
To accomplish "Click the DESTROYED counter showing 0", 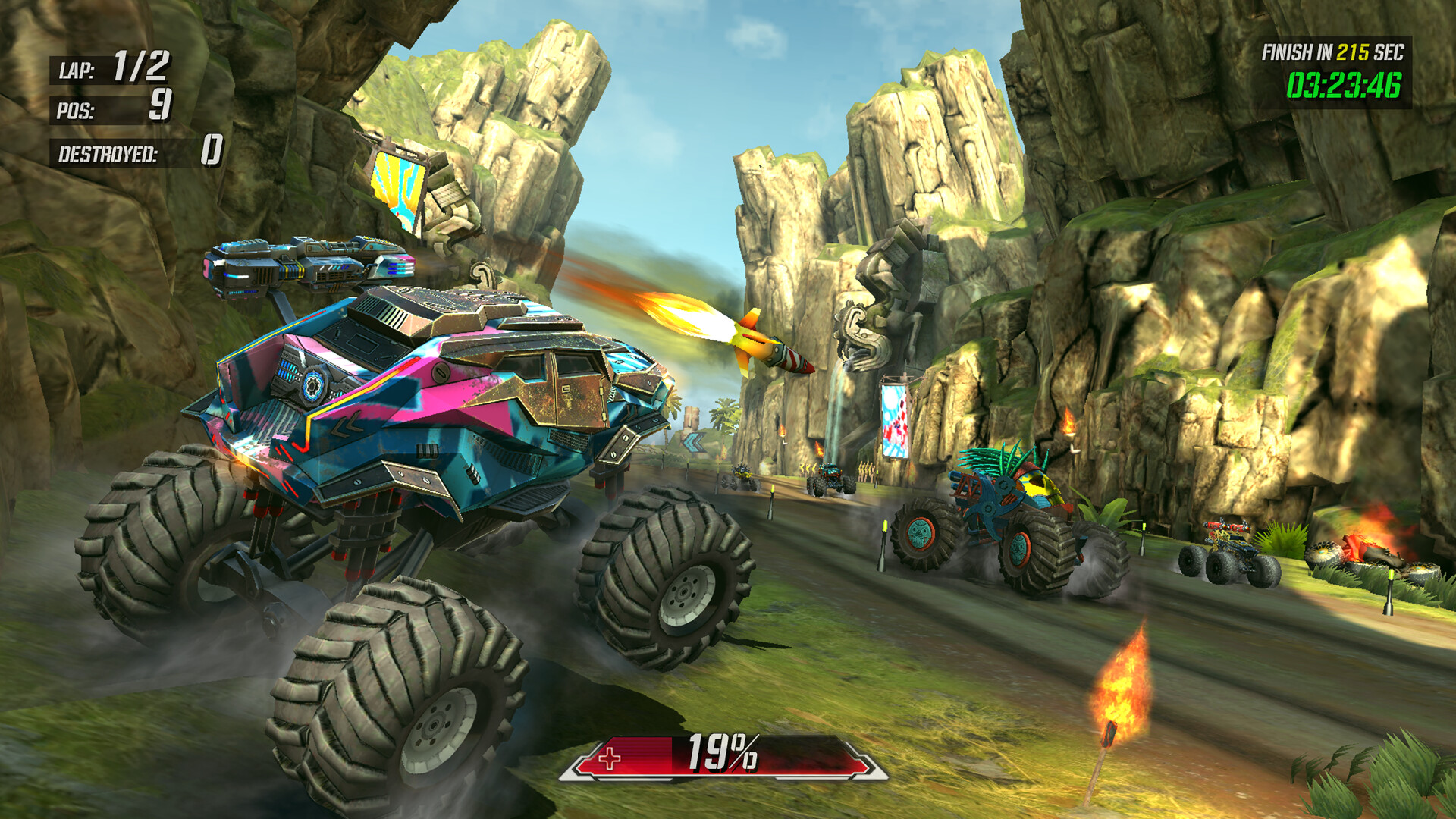I will tap(136, 154).
